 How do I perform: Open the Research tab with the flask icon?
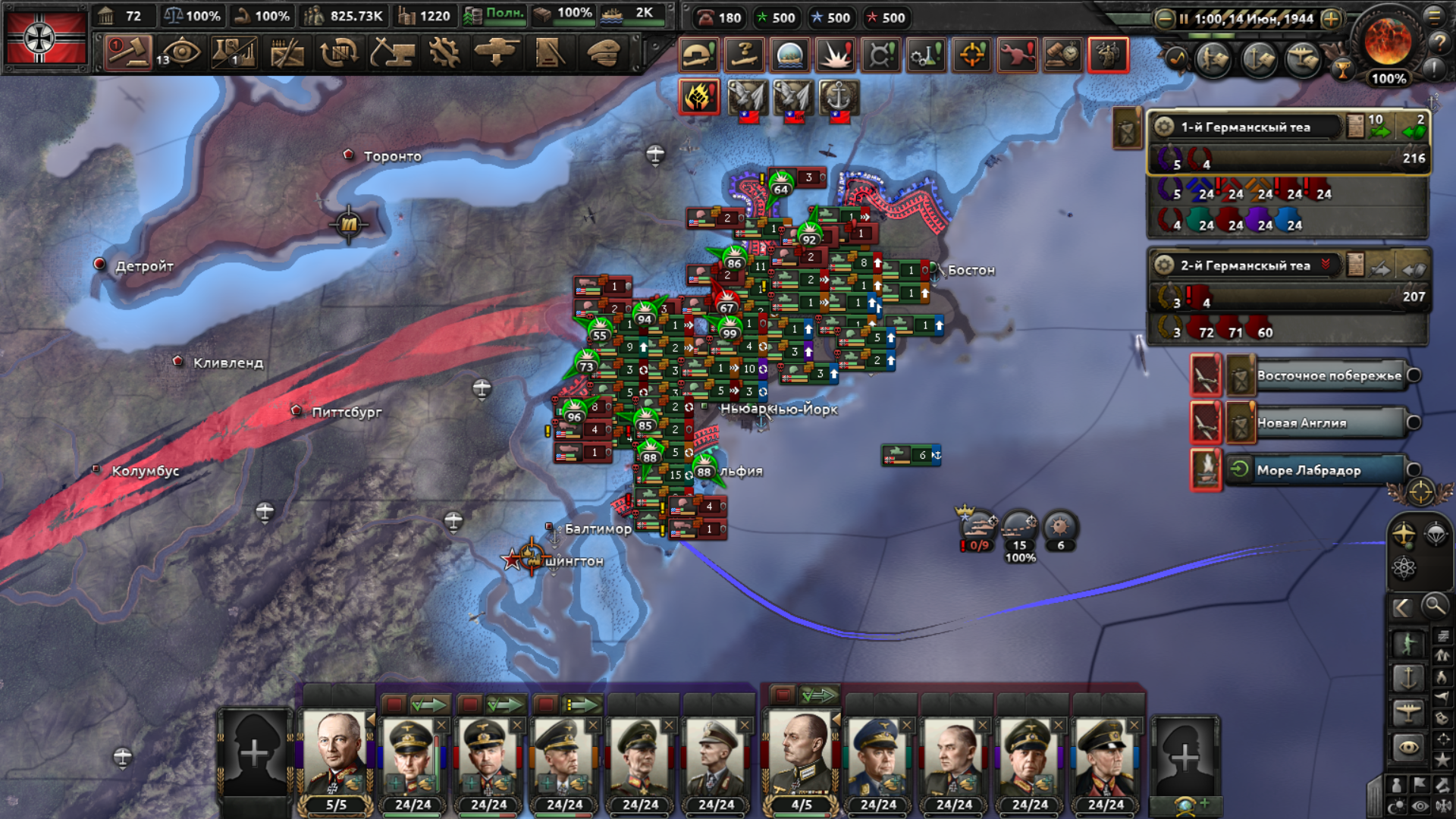234,53
